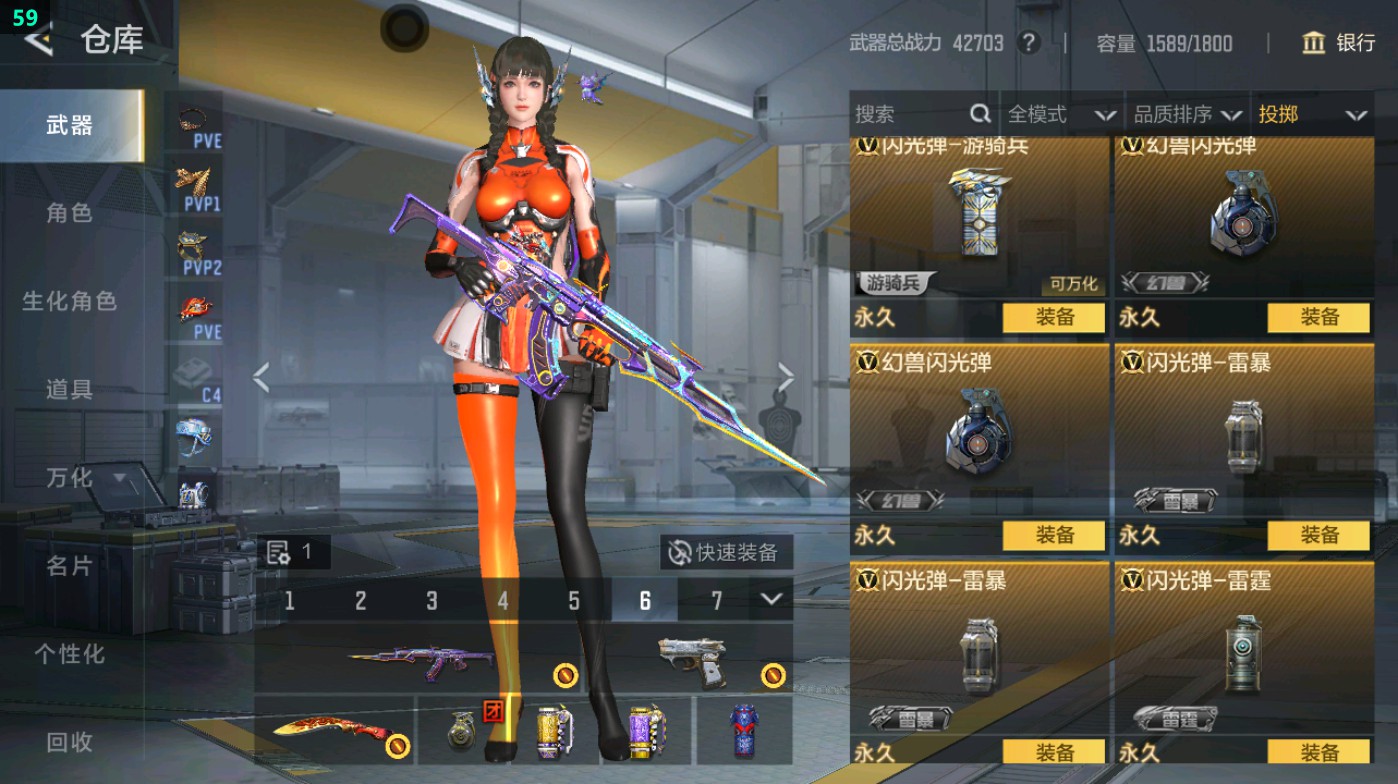Select loadout bag number 7
This screenshot has width=1398, height=784.
point(716,600)
